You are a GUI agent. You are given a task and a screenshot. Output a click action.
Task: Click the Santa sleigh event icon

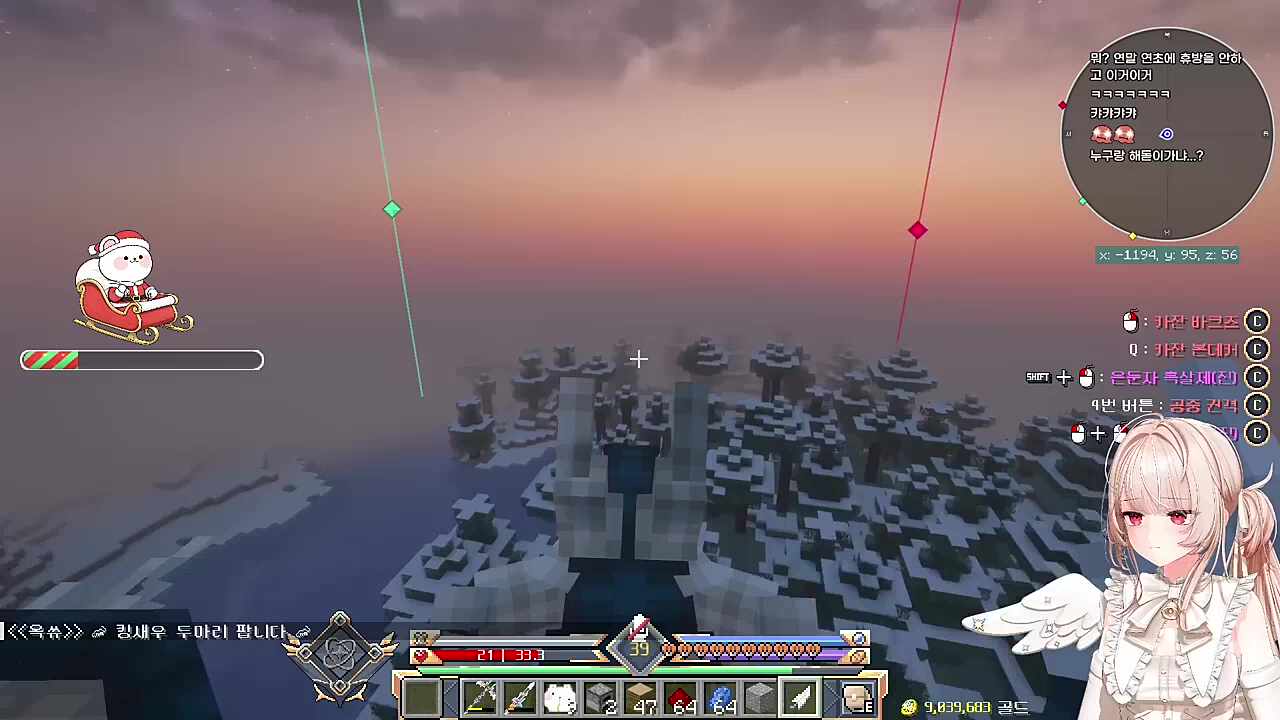[132, 283]
